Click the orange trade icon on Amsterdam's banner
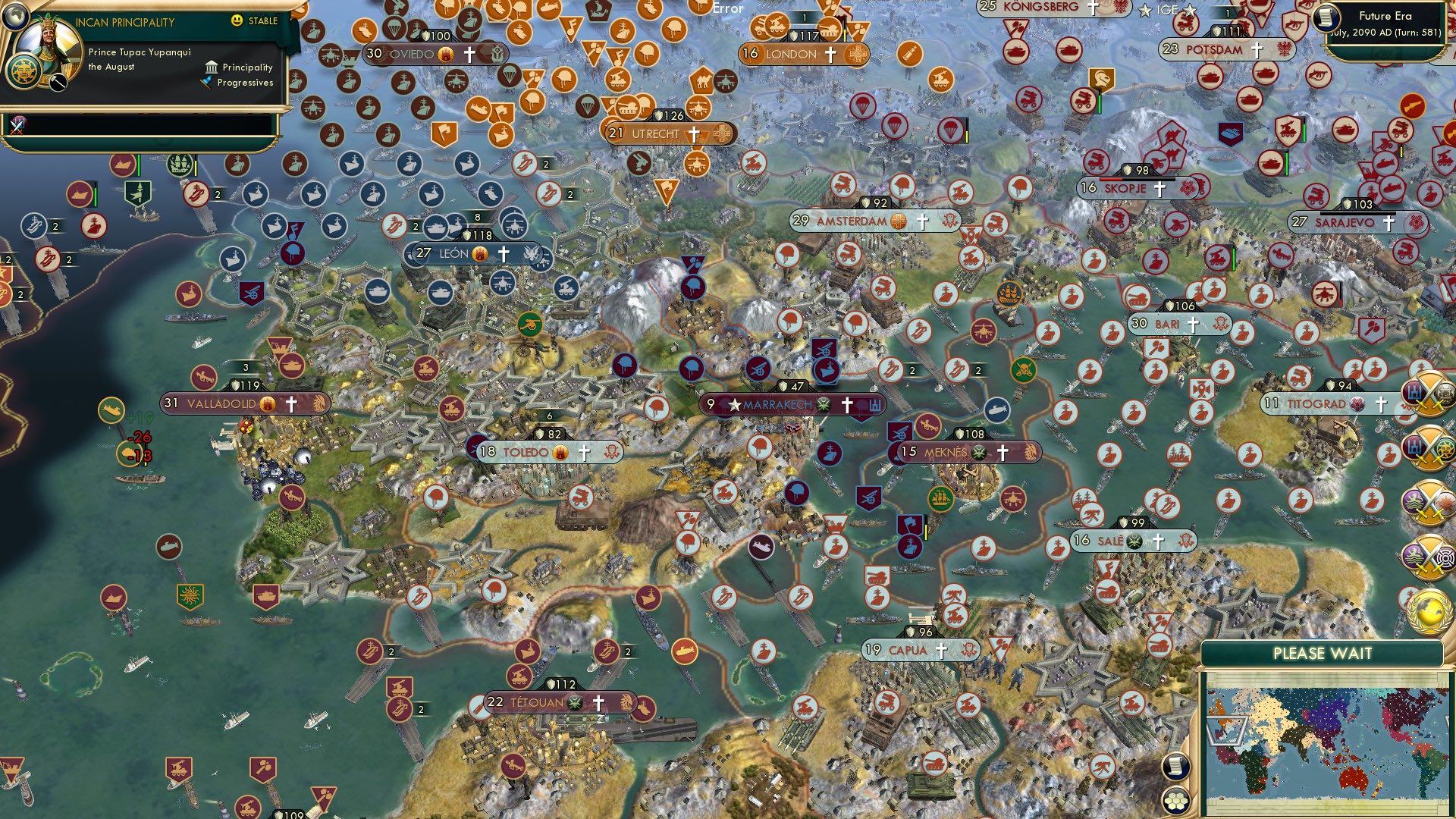Viewport: 1456px width, 819px height. point(897,221)
